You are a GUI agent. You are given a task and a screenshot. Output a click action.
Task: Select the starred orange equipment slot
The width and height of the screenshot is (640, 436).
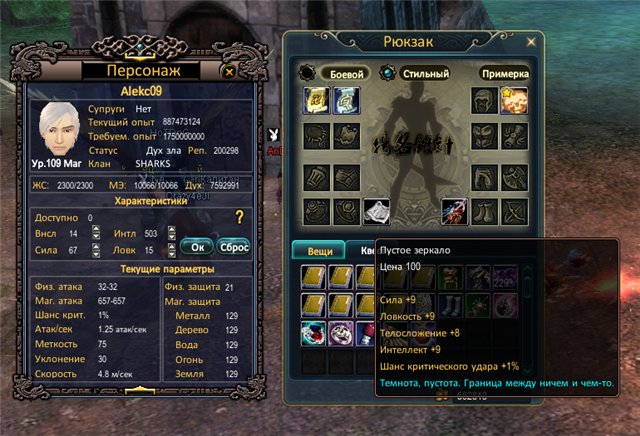[x=514, y=100]
